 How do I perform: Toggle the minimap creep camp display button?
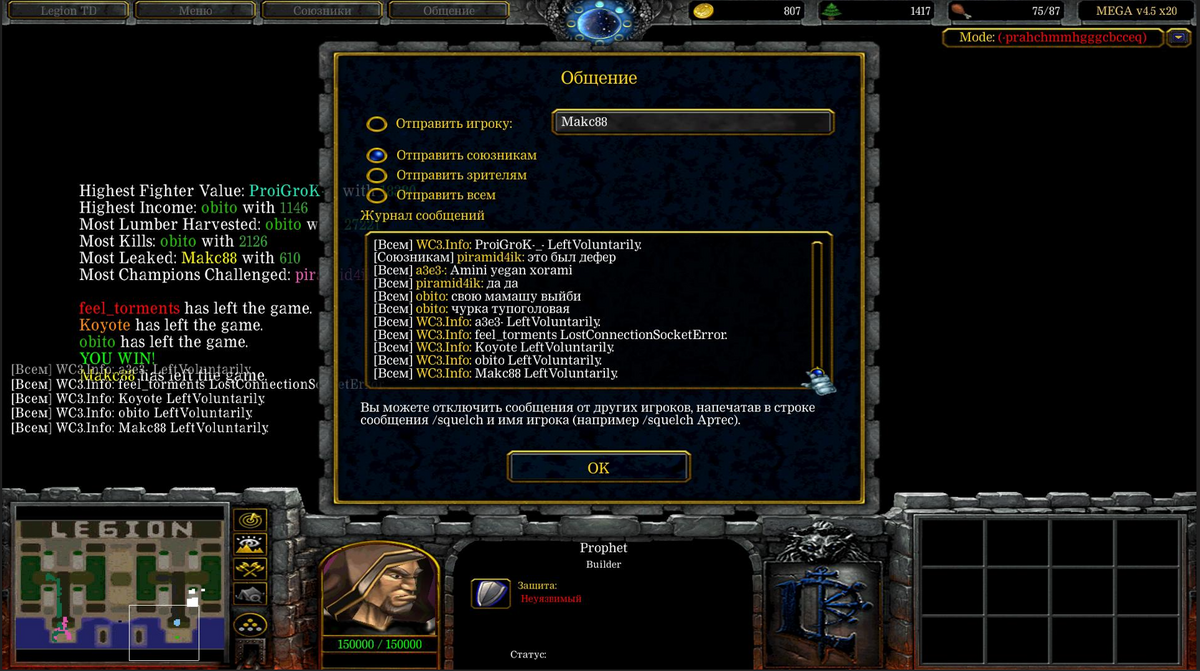249,595
